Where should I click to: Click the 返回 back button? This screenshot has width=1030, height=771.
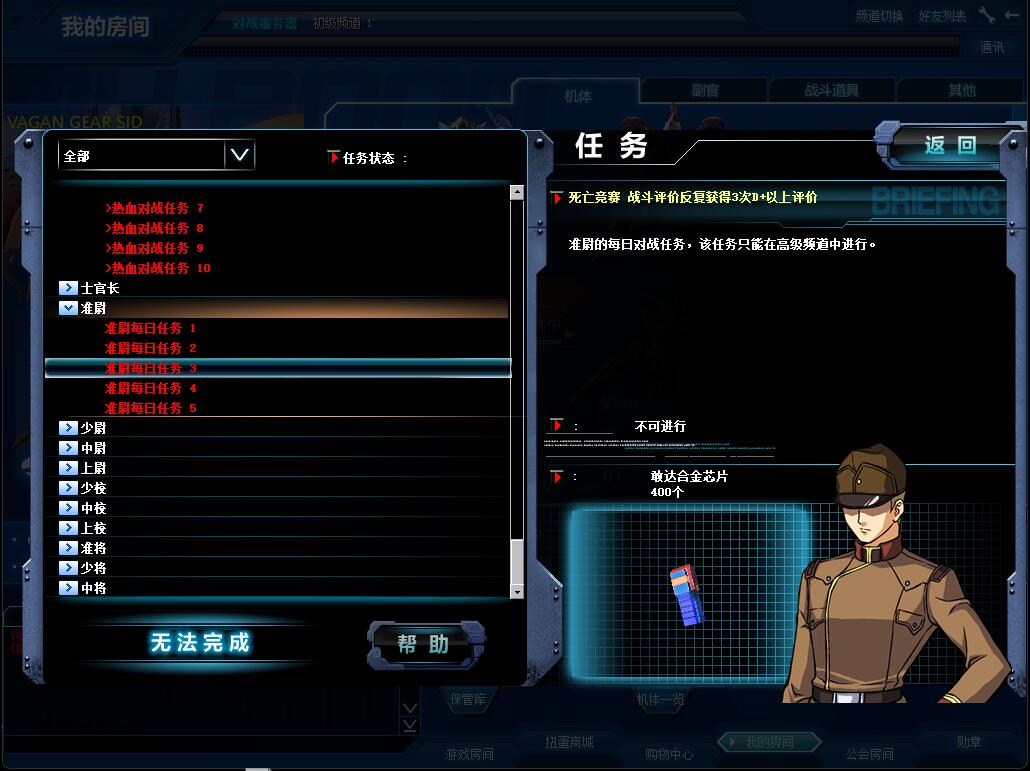948,146
